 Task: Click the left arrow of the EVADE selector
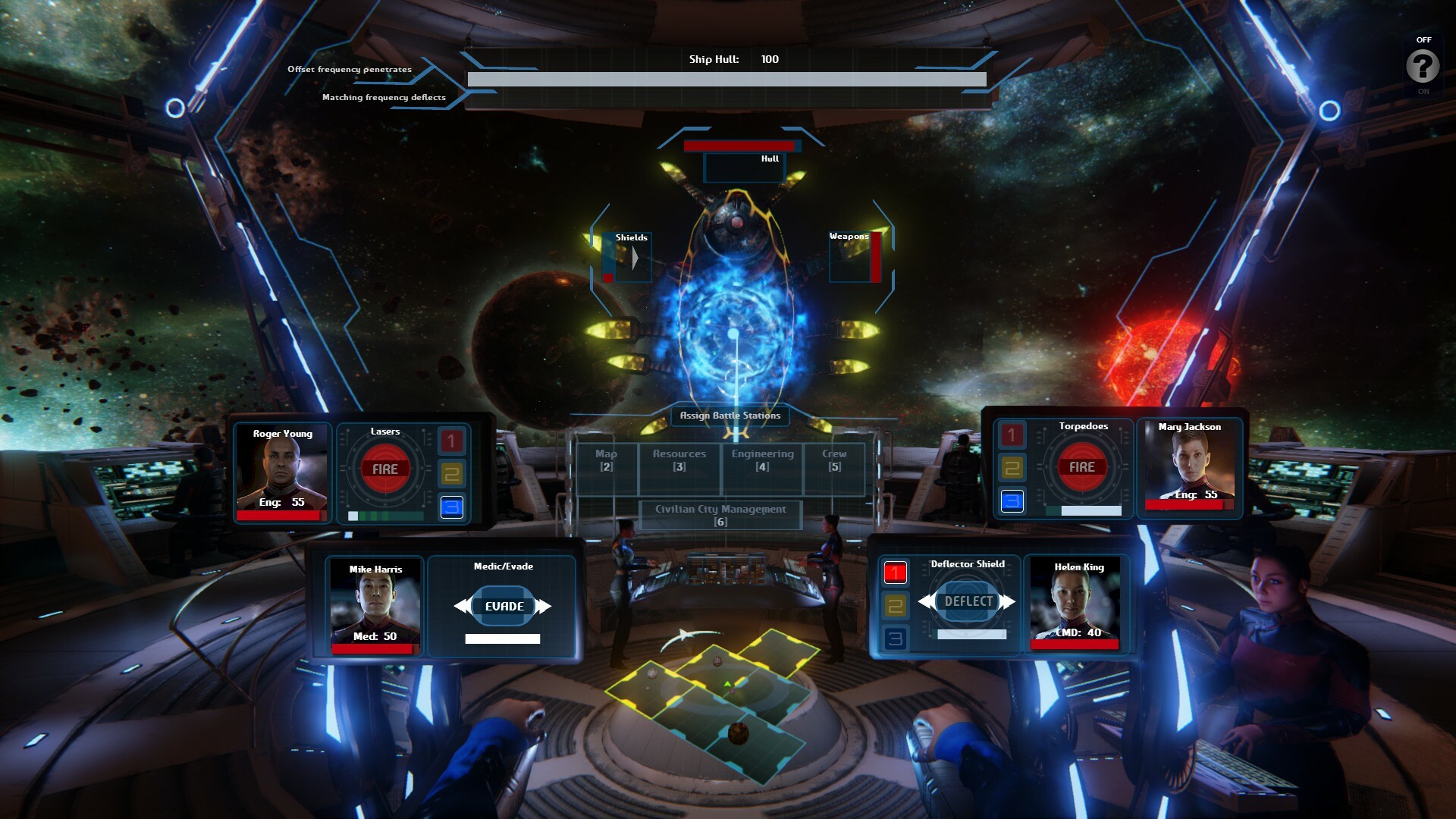click(x=463, y=606)
